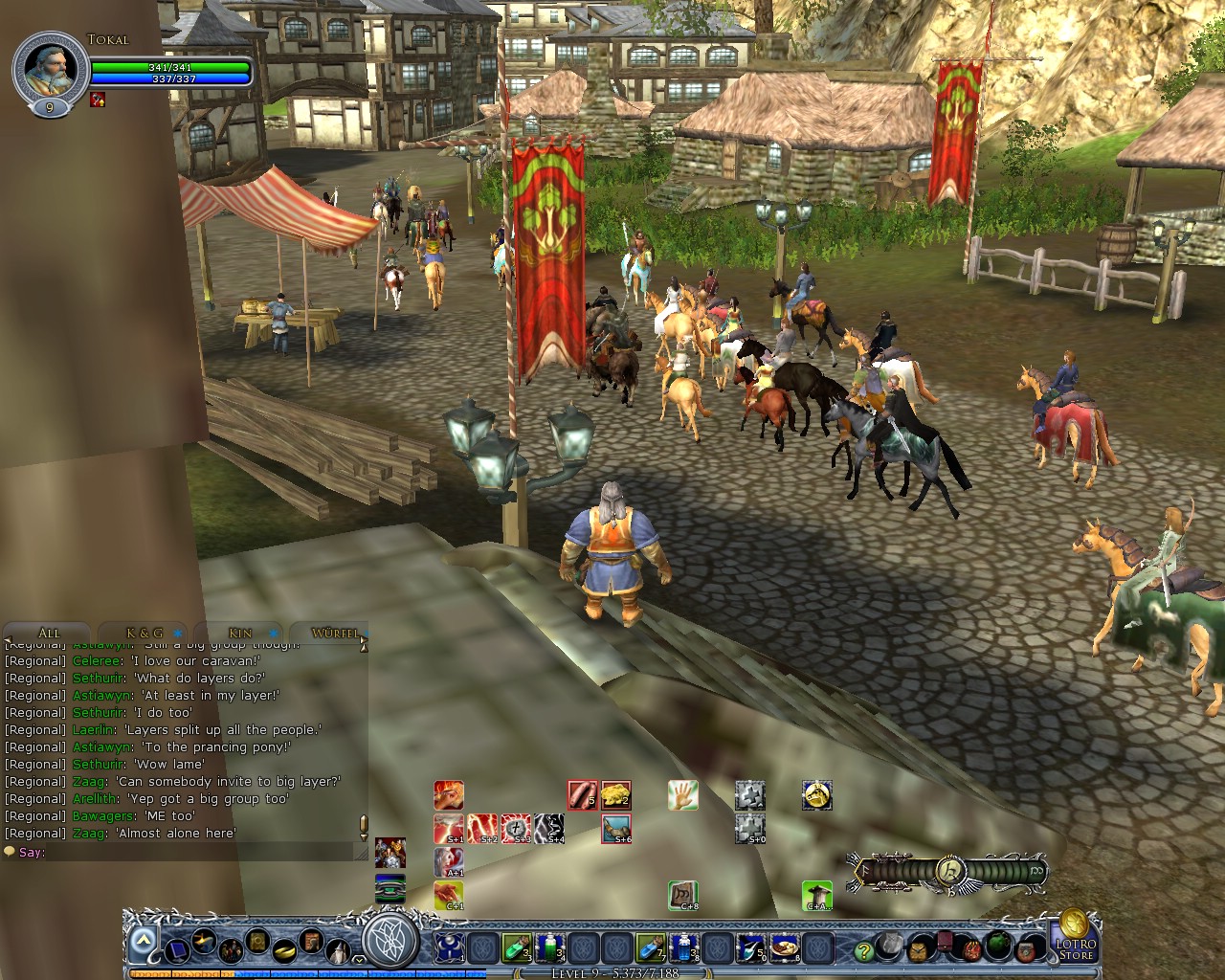The width and height of the screenshot is (1225, 980).
Task: Open the green question mark help icon
Action: tap(863, 948)
